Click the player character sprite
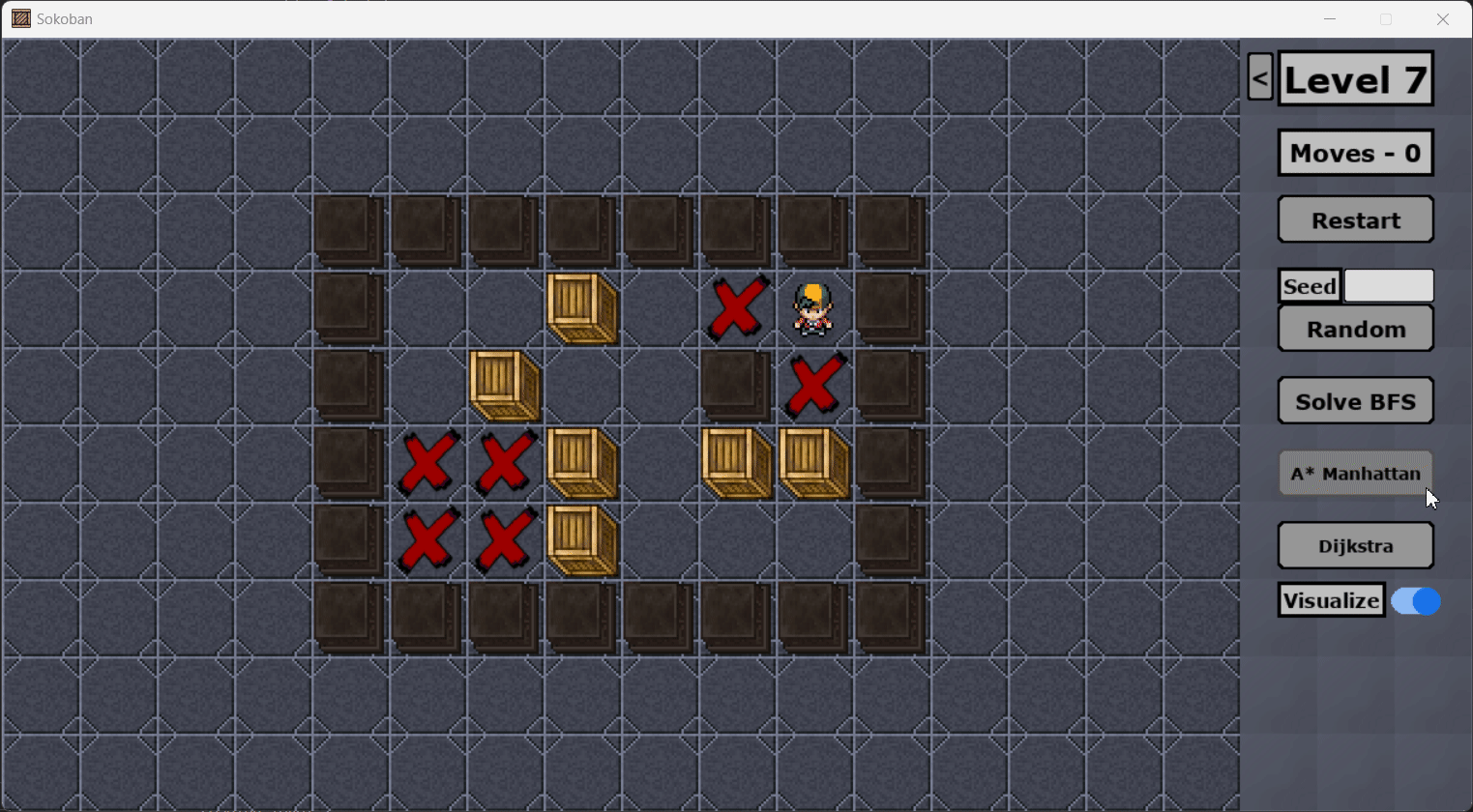Image resolution: width=1473 pixels, height=812 pixels. 812,307
